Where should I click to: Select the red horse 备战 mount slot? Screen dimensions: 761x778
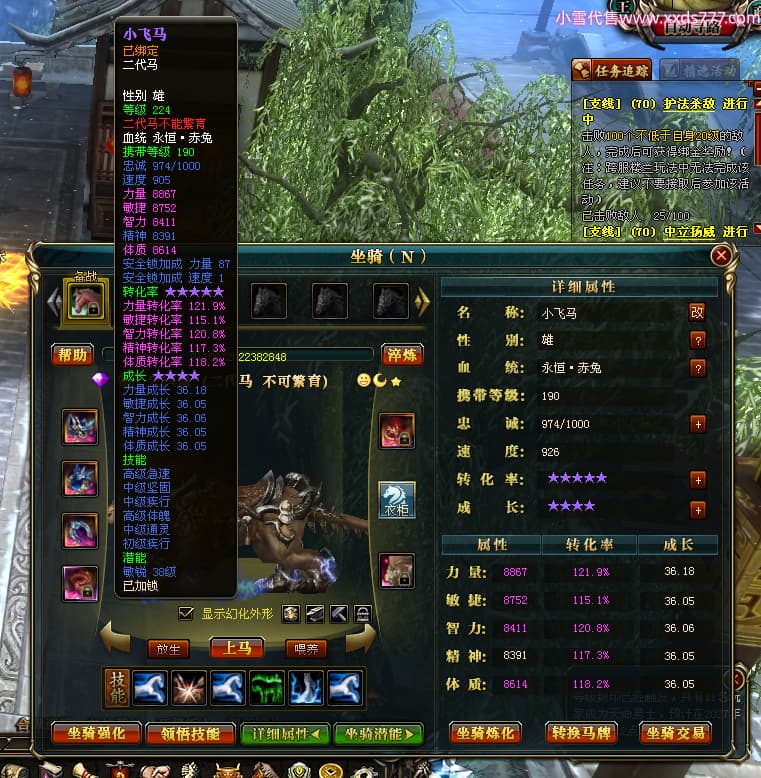tap(85, 300)
